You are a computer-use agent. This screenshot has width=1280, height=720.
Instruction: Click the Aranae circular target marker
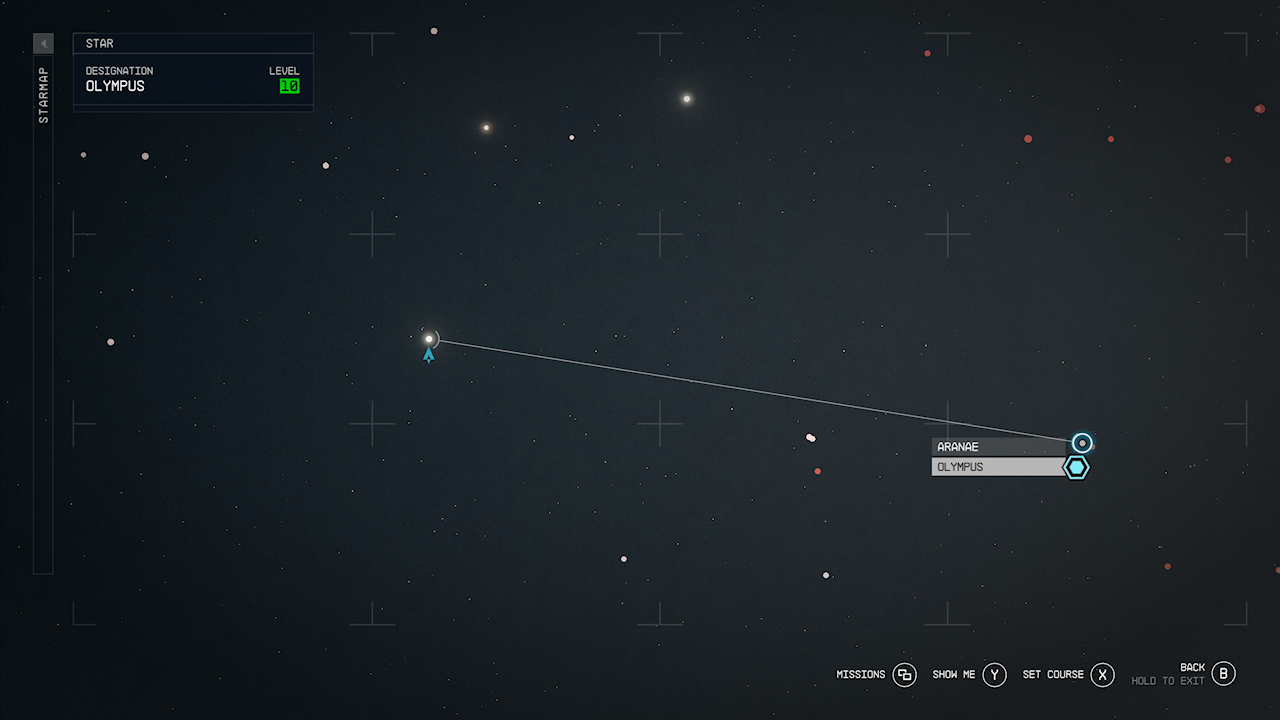point(1082,443)
